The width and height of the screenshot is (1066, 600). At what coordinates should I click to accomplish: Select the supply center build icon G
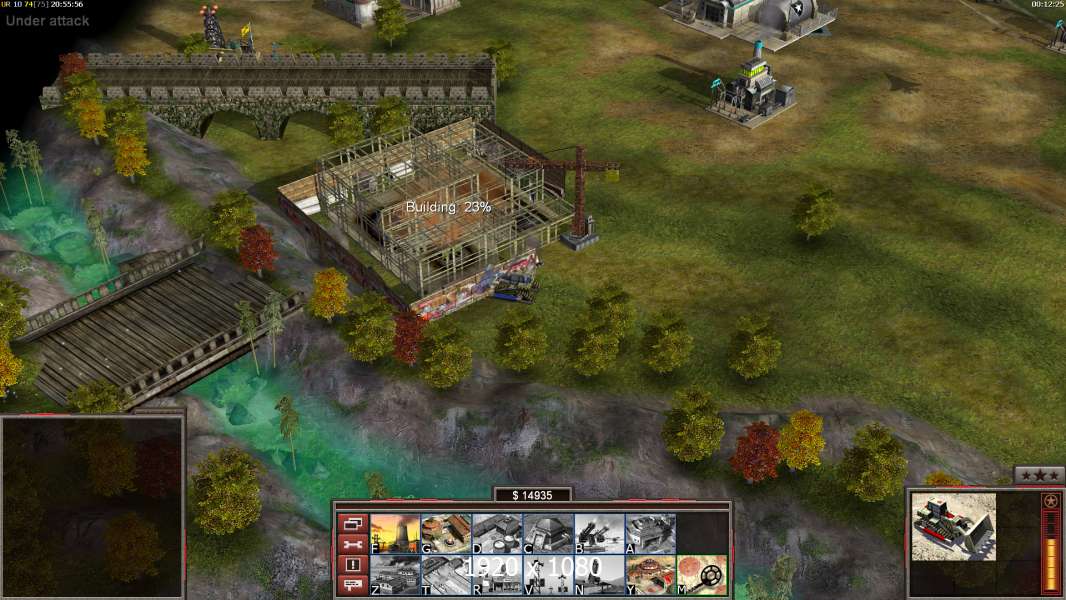click(446, 534)
